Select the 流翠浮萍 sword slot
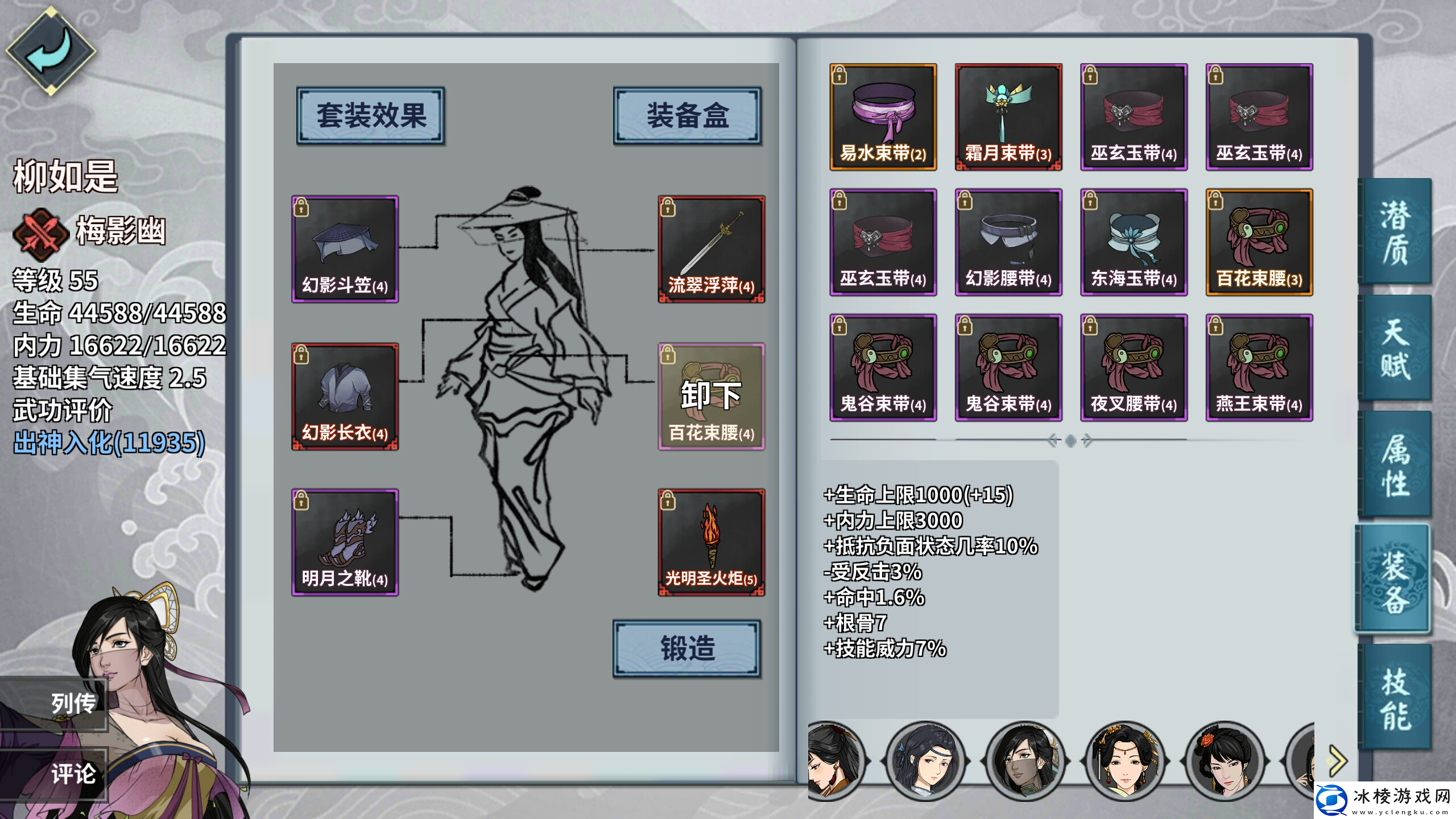Image resolution: width=1456 pixels, height=819 pixels. (711, 247)
